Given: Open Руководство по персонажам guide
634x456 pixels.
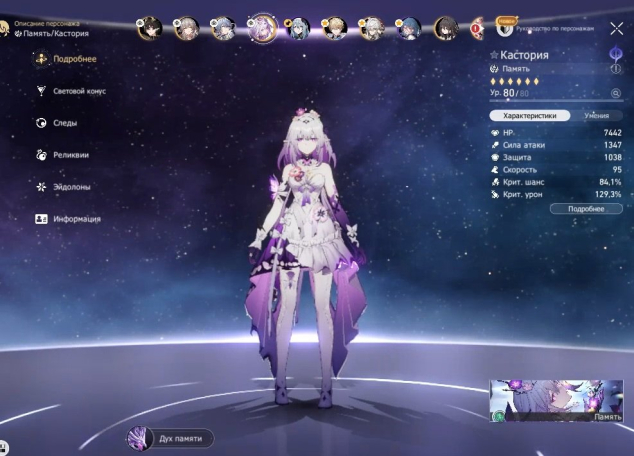Looking at the screenshot, I should coord(558,29).
